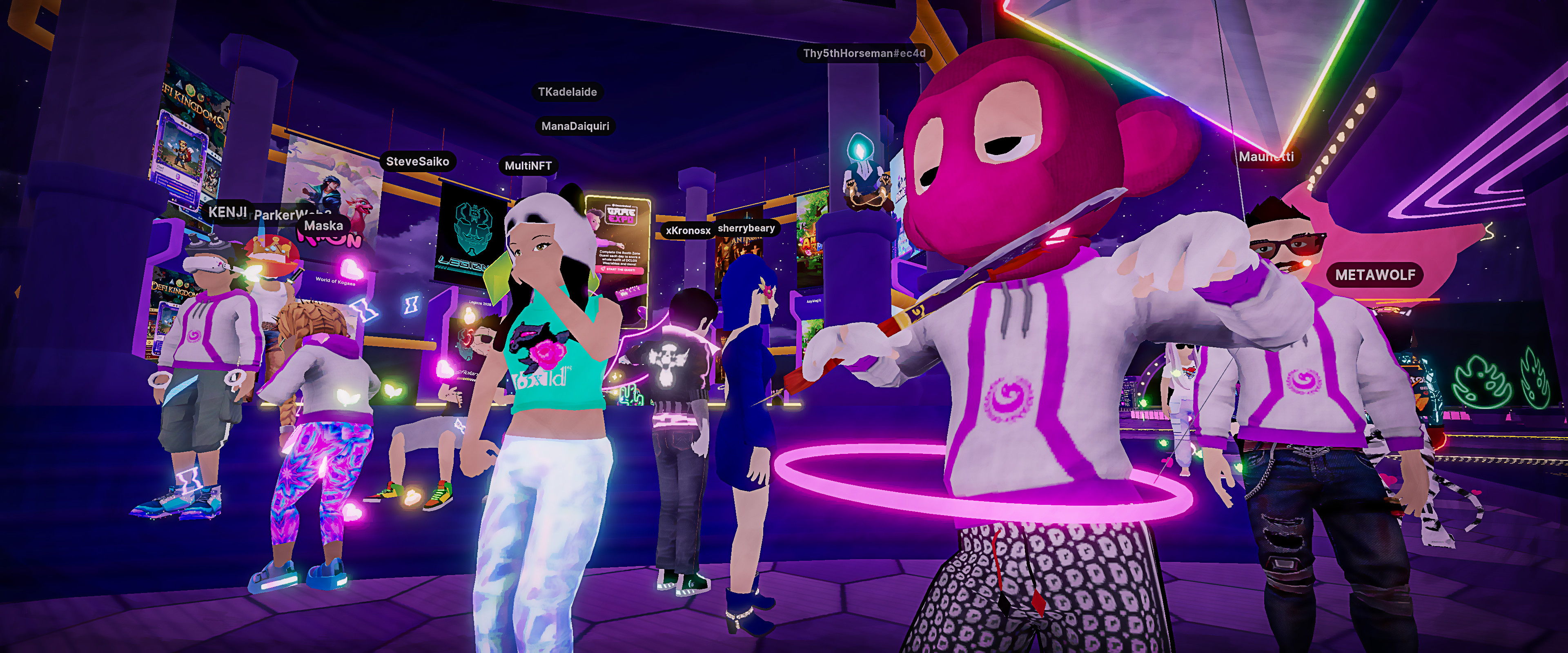The height and width of the screenshot is (653, 1568).
Task: Click the KENJI name tag
Action: pyautogui.click(x=227, y=212)
